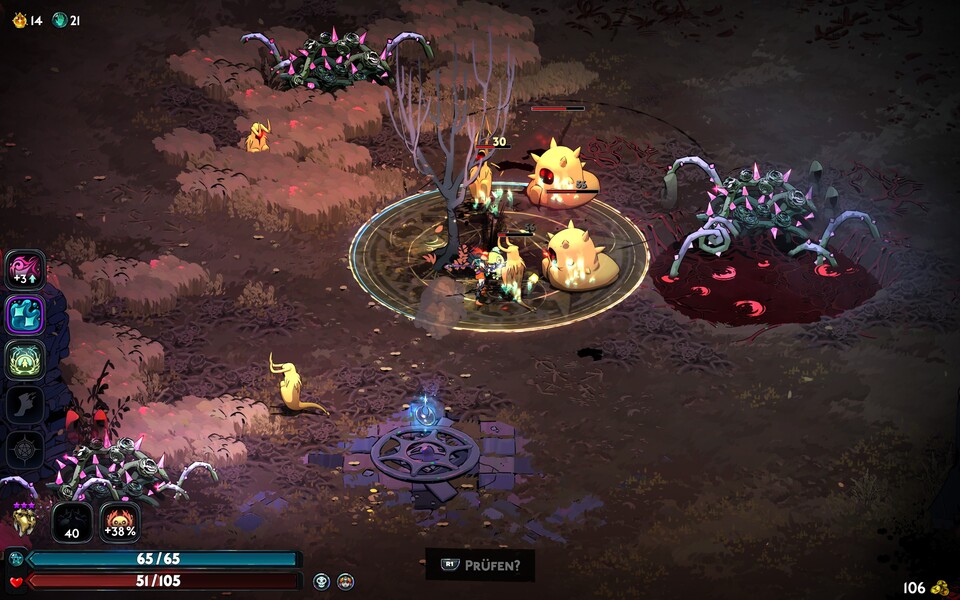Choose the empty pentagram magick slot

tap(25, 449)
